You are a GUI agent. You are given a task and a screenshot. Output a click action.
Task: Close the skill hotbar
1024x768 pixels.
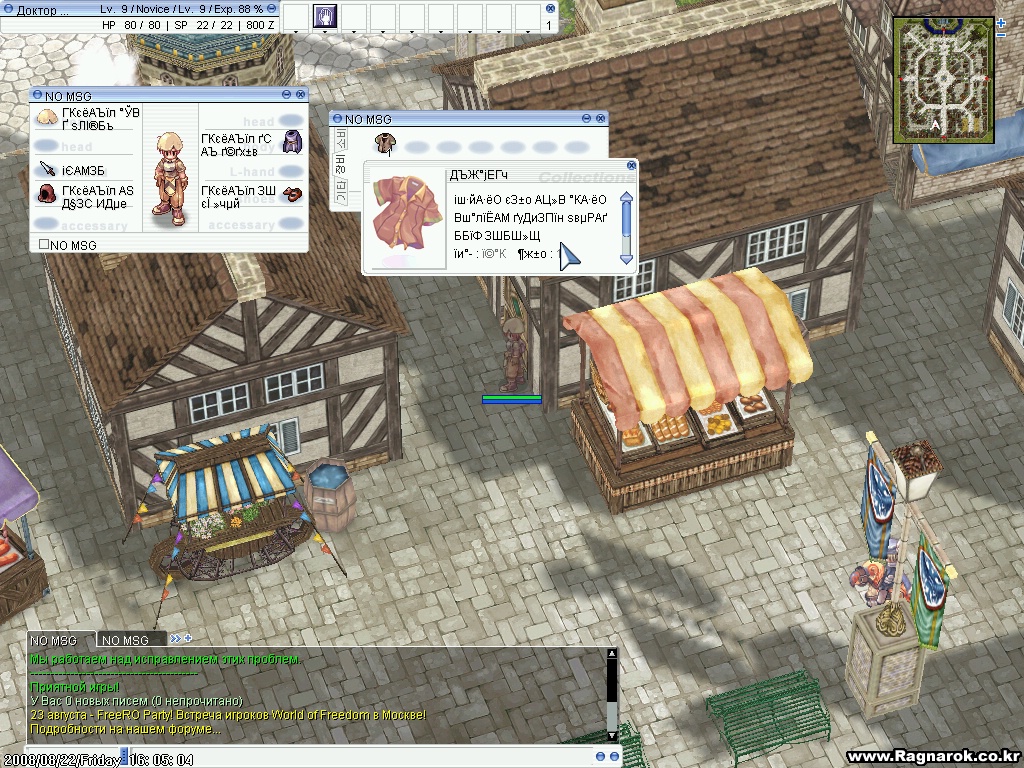(x=550, y=8)
